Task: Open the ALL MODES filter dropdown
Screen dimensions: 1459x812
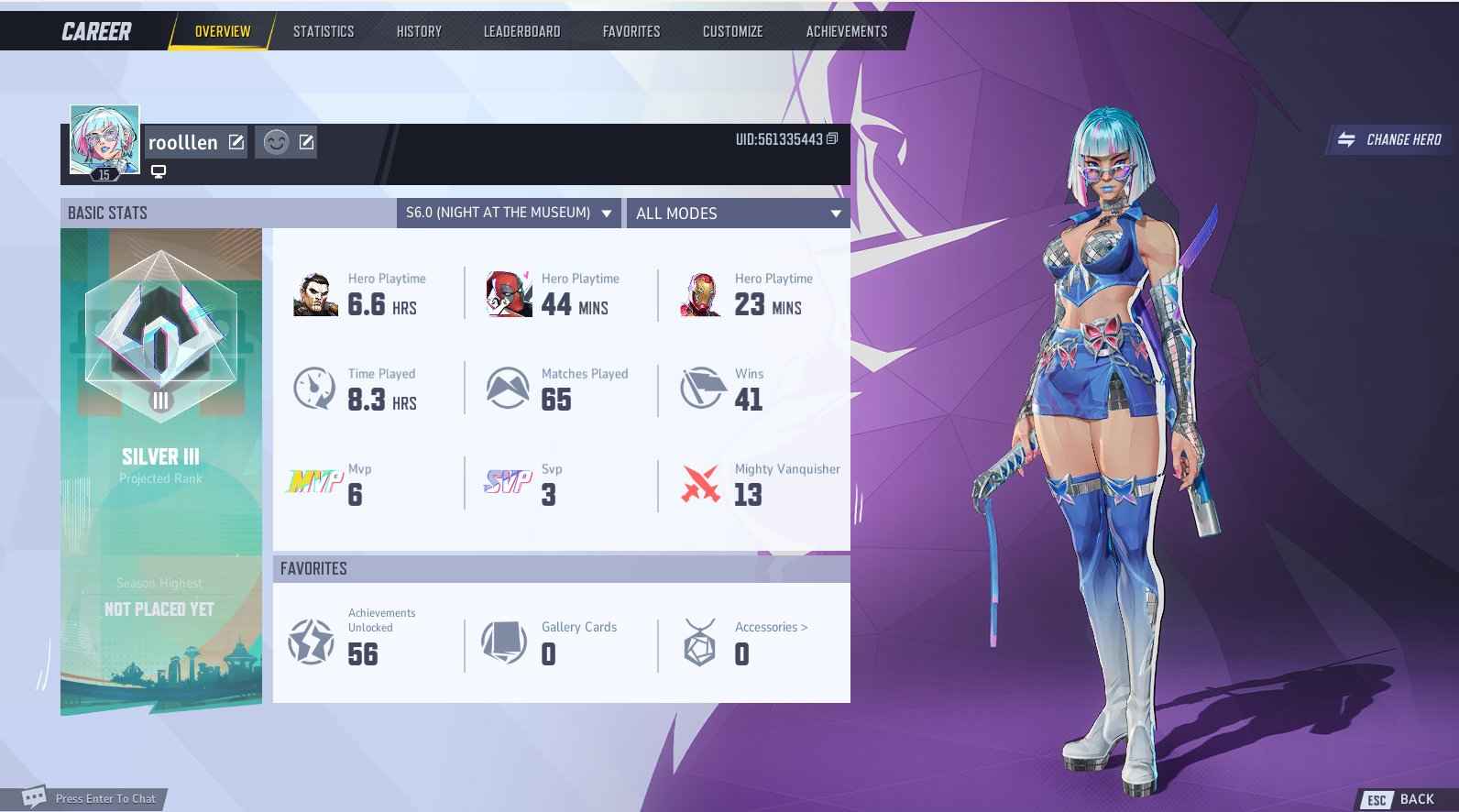Action: [739, 213]
